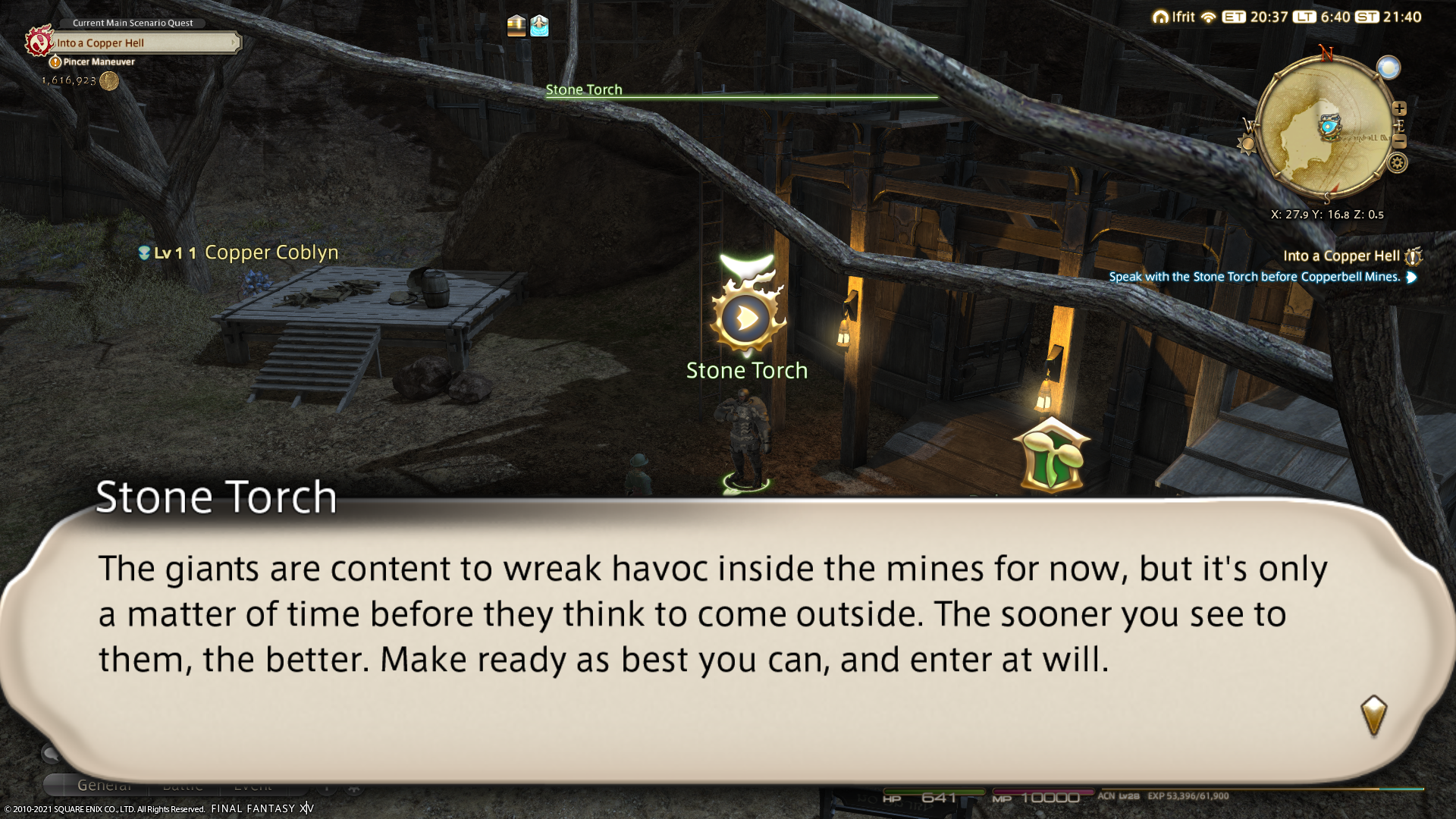The height and width of the screenshot is (819, 1456).
Task: Click the gil coin currency icon
Action: (109, 80)
